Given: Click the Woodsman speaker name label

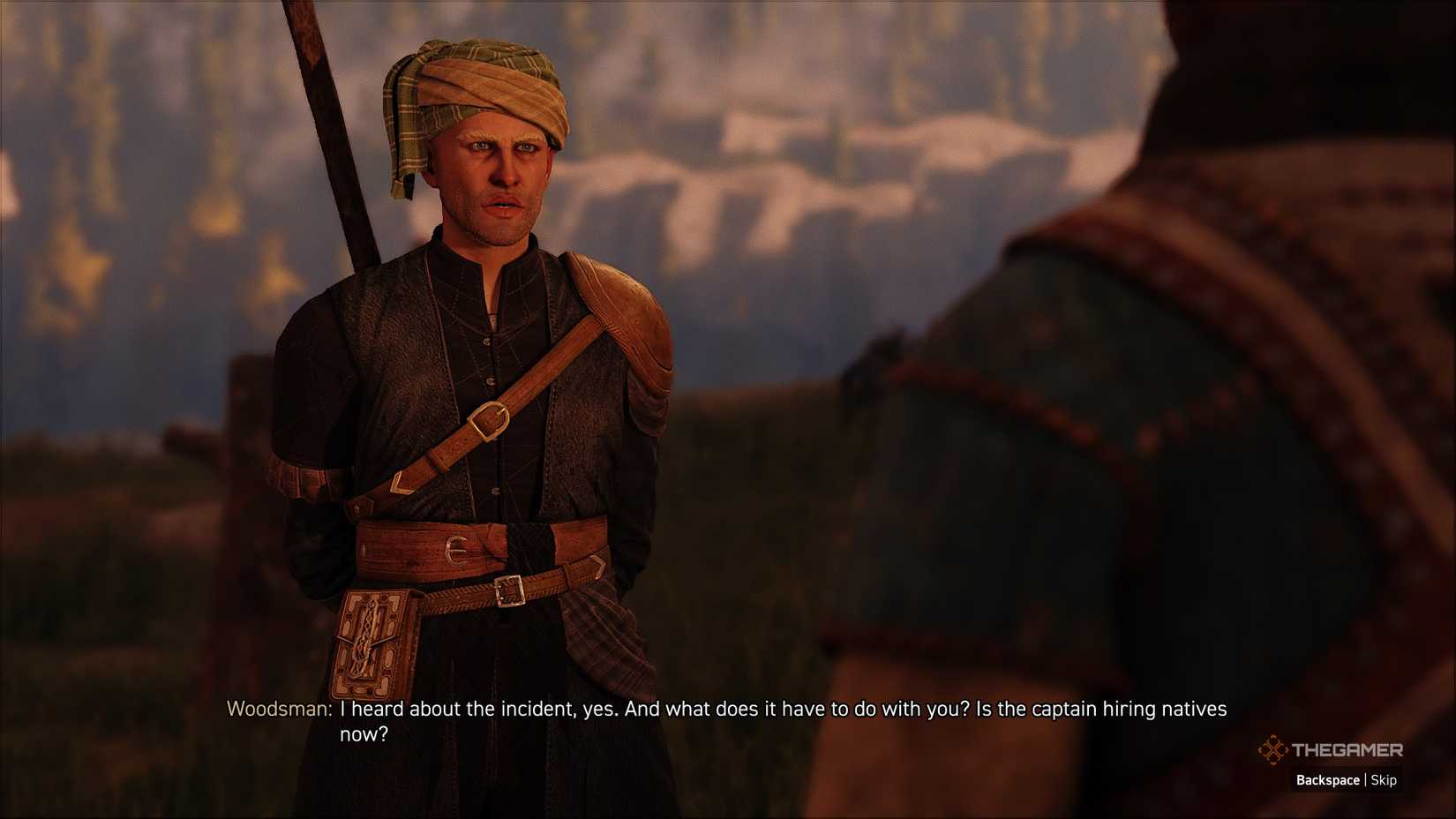Looking at the screenshot, I should tap(275, 708).
